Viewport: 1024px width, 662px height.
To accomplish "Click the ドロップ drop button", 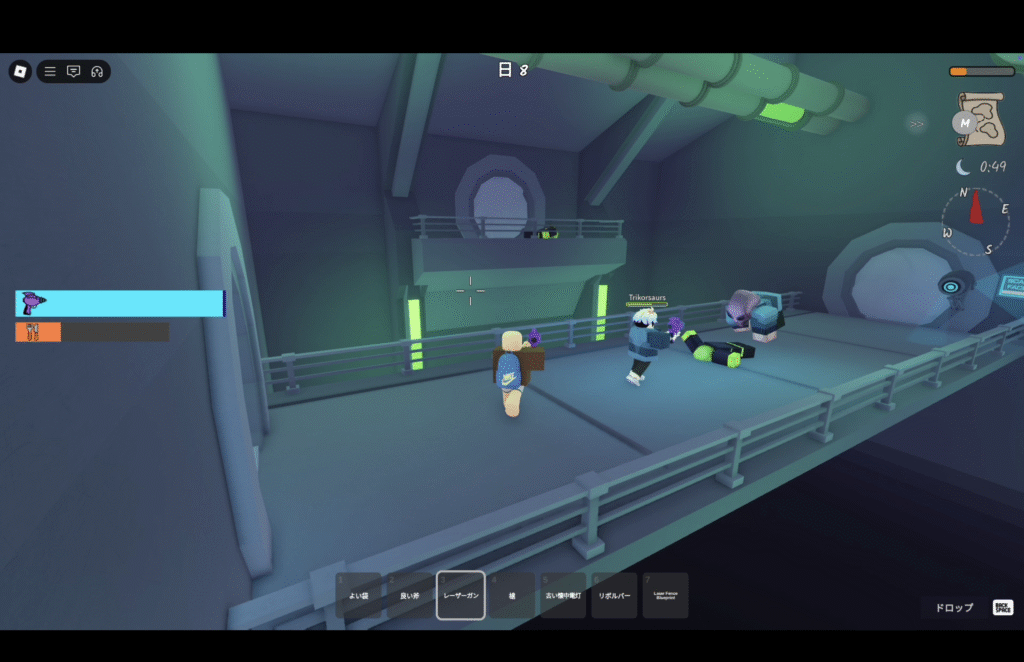I will click(x=954, y=607).
